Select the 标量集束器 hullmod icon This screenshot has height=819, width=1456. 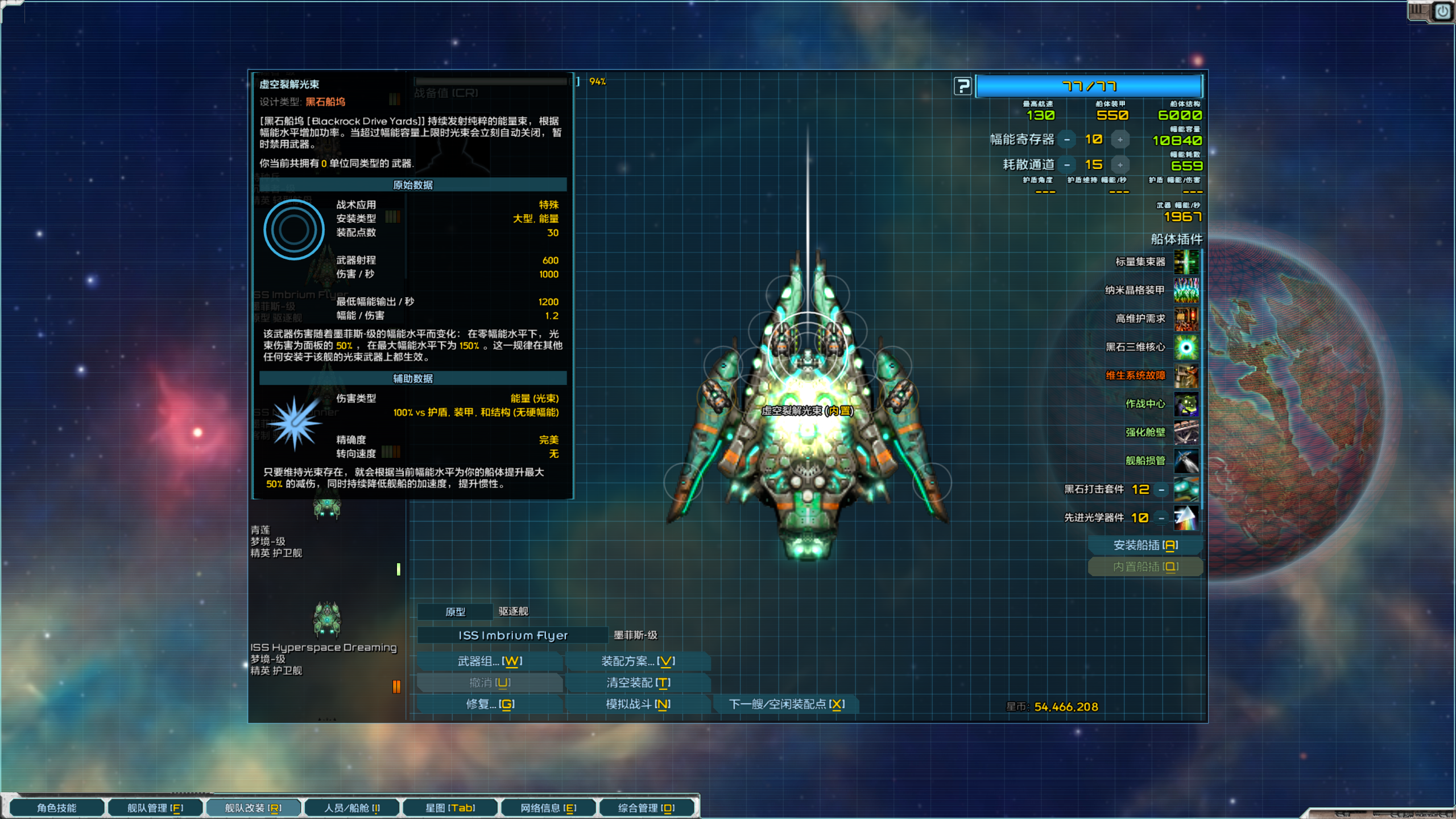pos(1187,262)
